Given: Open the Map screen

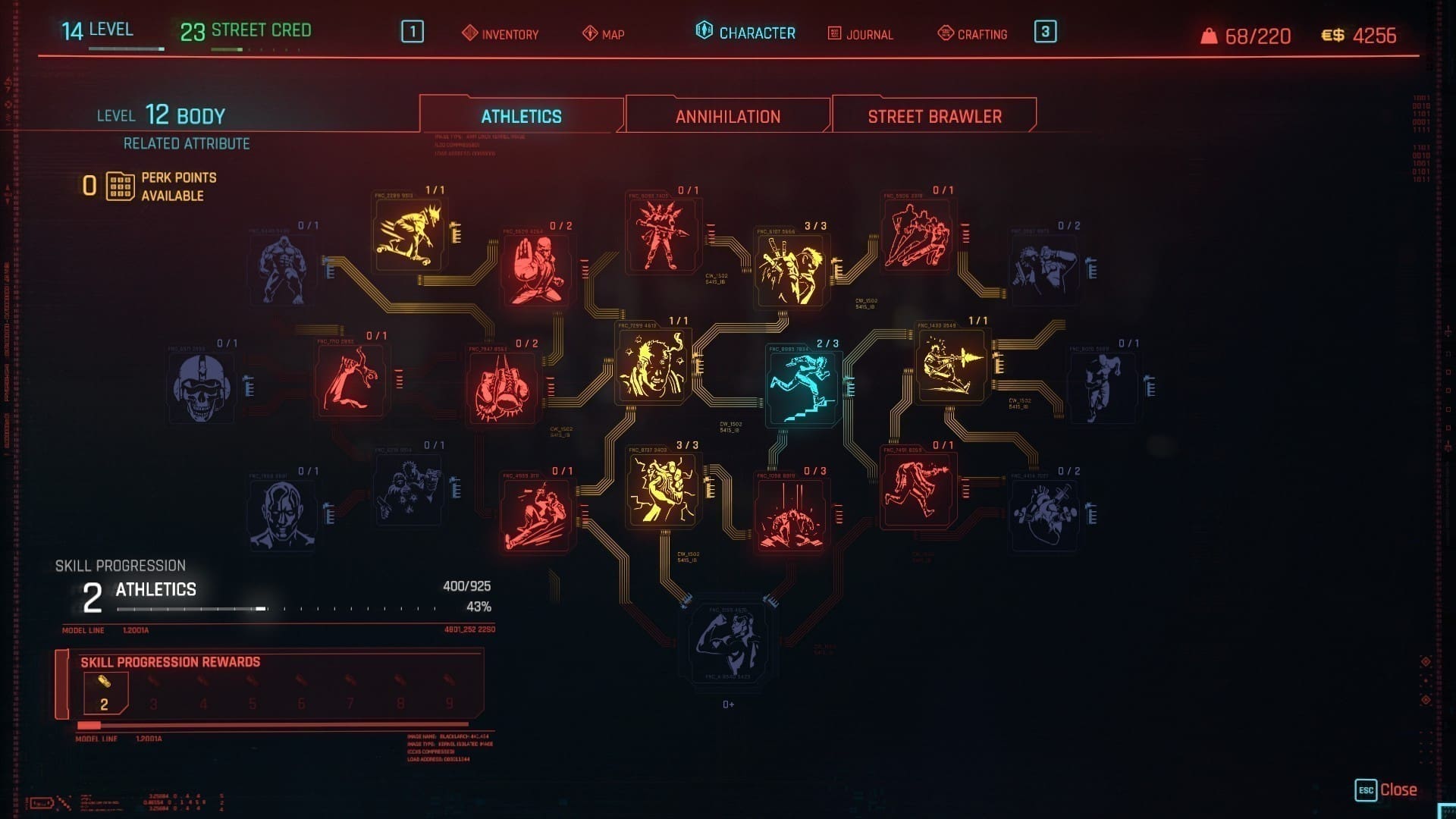Looking at the screenshot, I should pyautogui.click(x=604, y=34).
